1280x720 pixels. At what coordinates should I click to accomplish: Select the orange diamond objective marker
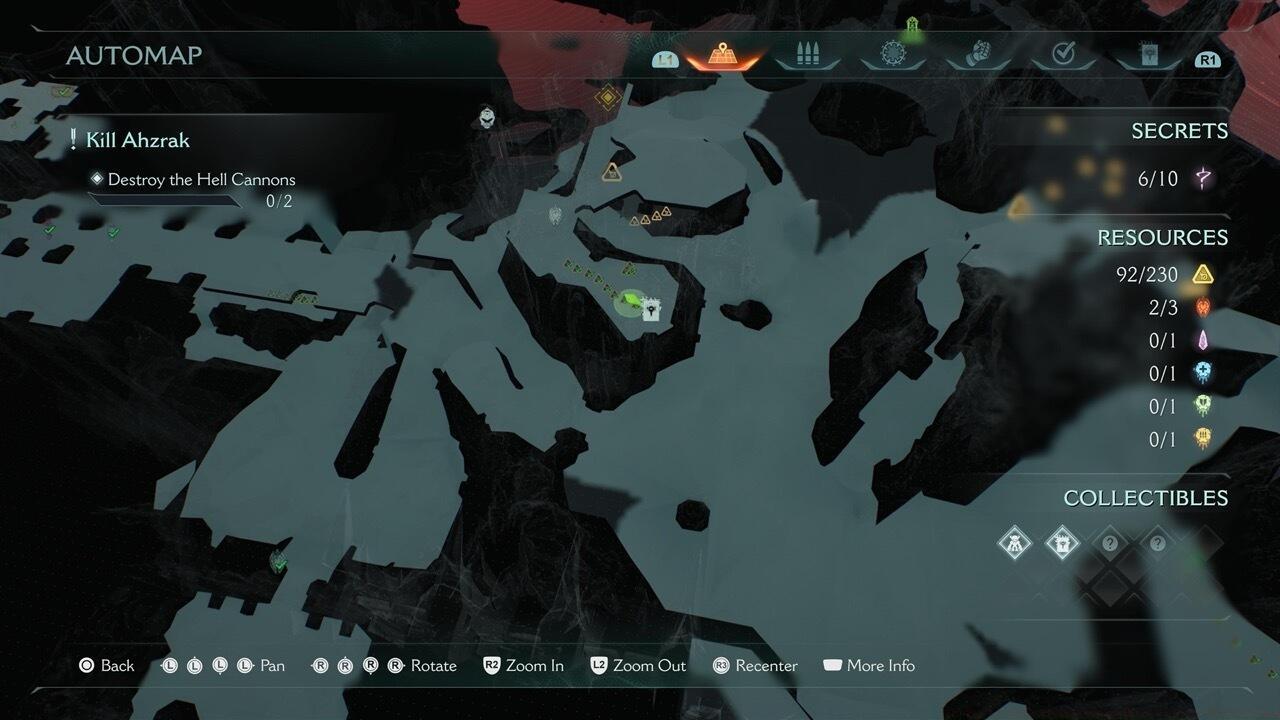click(607, 97)
